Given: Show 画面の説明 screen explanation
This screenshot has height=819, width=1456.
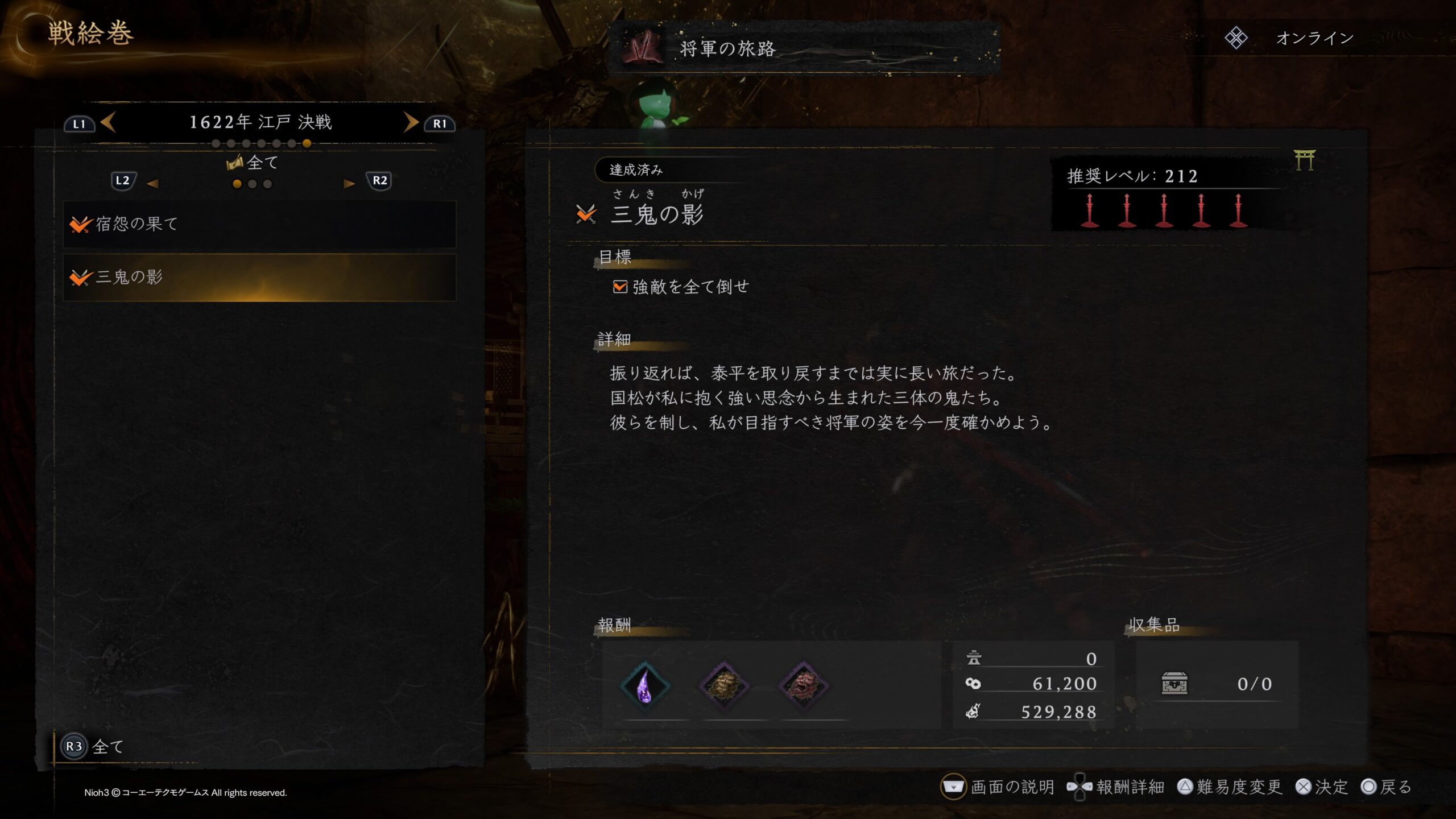Looking at the screenshot, I should click(998, 787).
